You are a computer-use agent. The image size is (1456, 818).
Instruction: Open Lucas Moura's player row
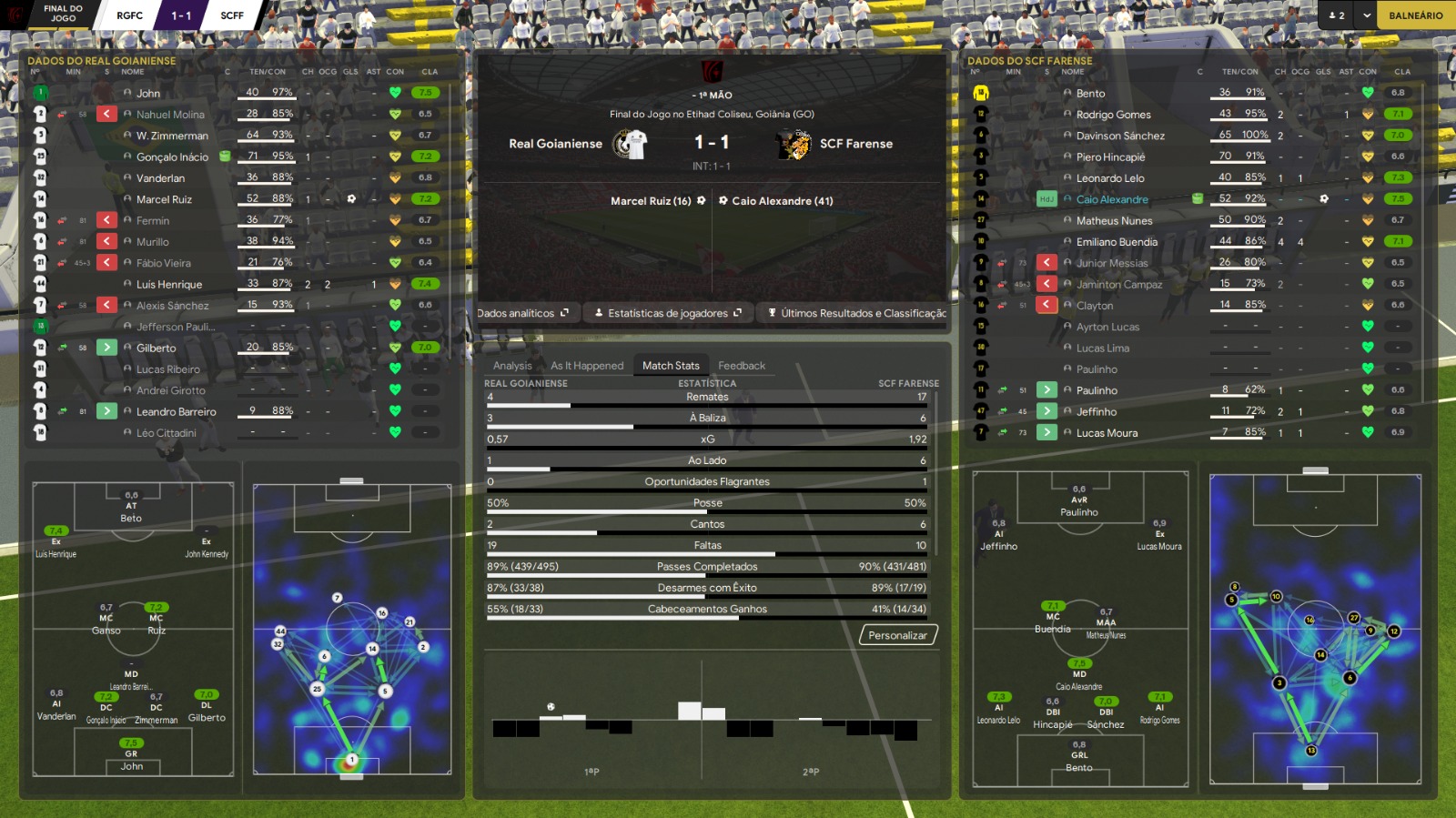click(1107, 433)
